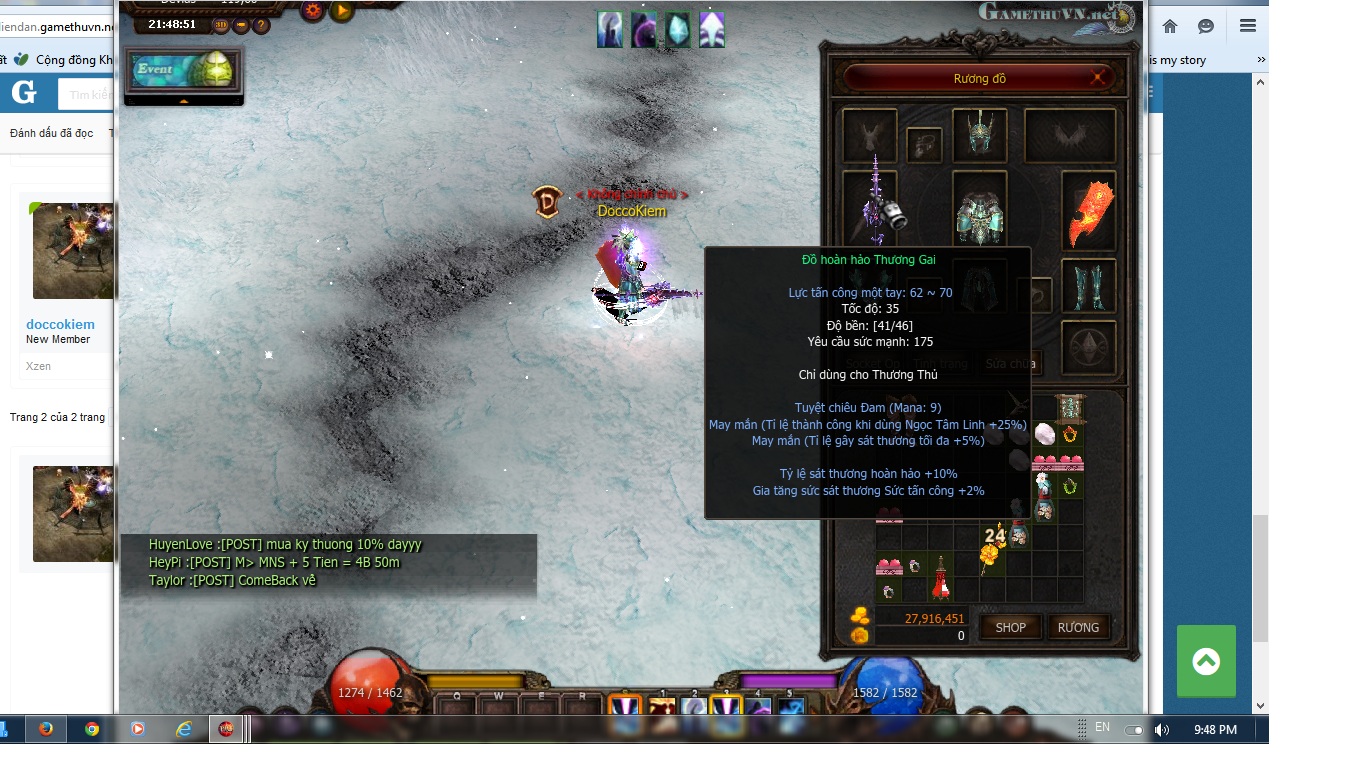Close the Rương đồ inventory panel
1366x768 pixels.
click(x=1099, y=78)
